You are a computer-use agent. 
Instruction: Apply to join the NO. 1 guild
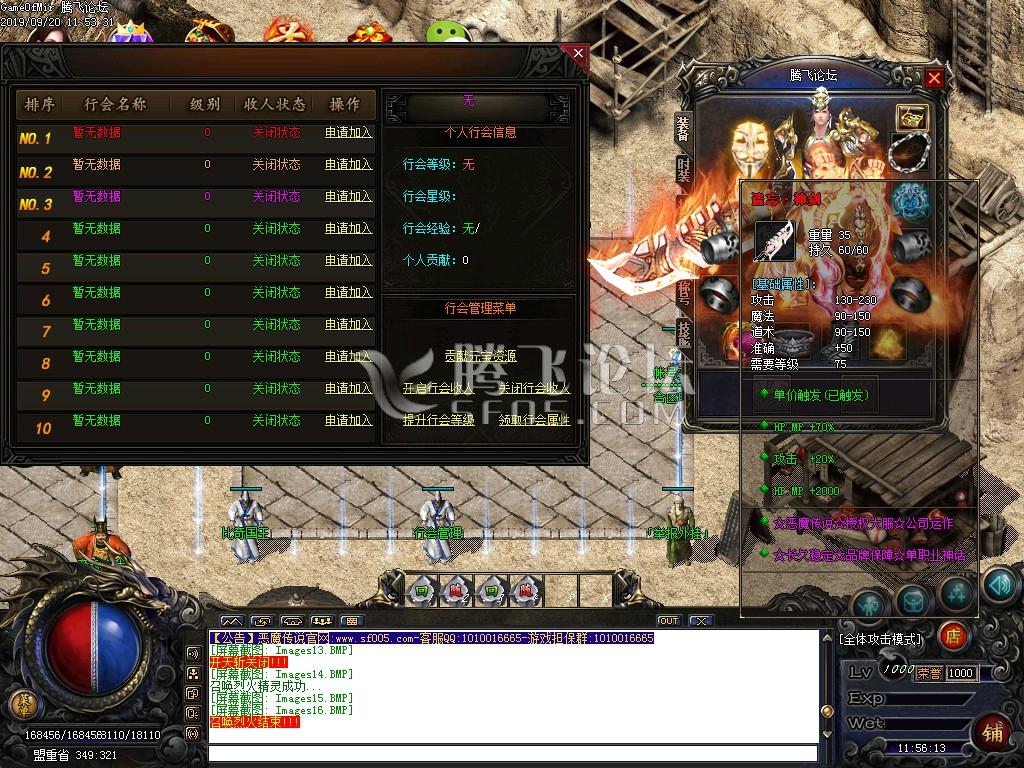click(348, 133)
